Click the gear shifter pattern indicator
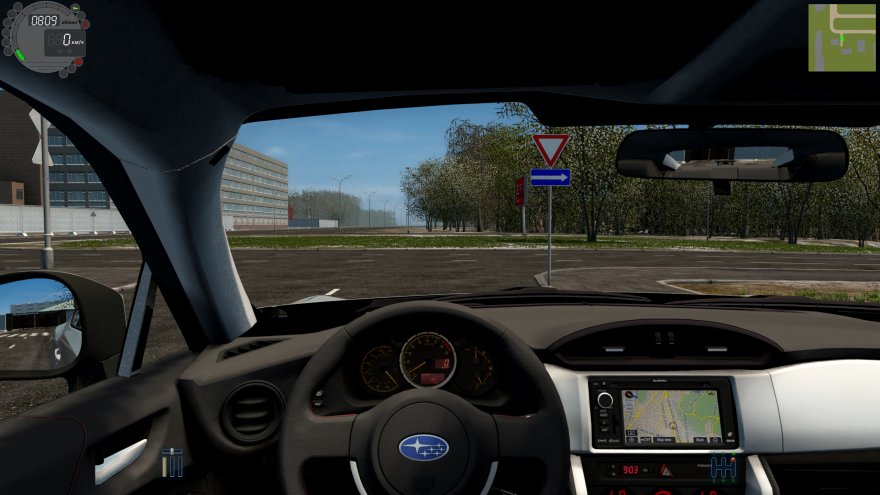Image resolution: width=880 pixels, height=495 pixels. tap(723, 467)
